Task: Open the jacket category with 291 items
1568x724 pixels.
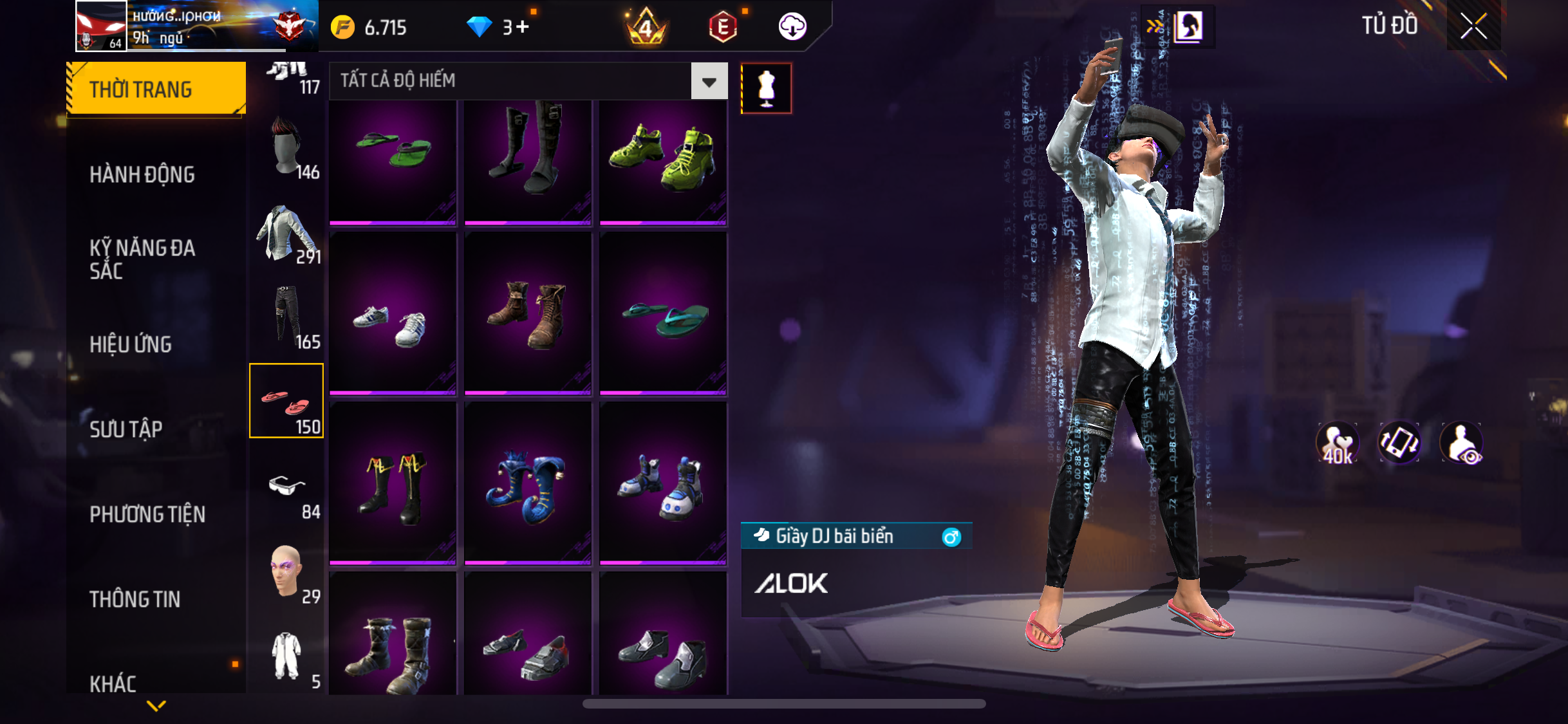Action: pyautogui.click(x=287, y=234)
